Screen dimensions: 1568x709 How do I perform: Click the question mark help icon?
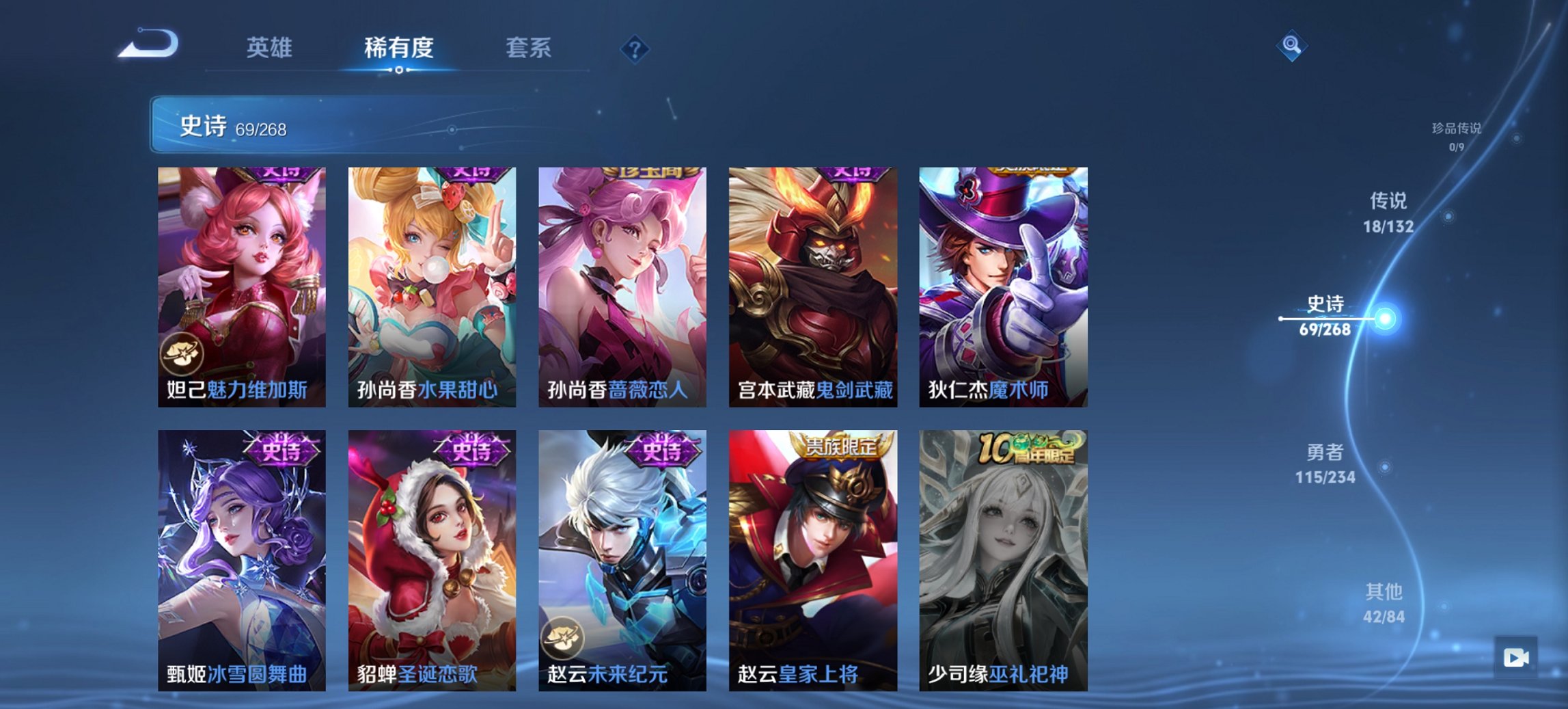pyautogui.click(x=635, y=48)
